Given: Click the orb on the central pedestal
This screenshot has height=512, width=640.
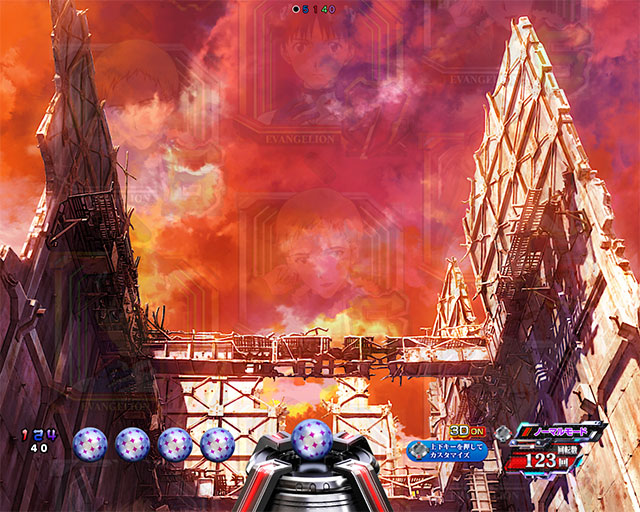Looking at the screenshot, I should (310, 438).
